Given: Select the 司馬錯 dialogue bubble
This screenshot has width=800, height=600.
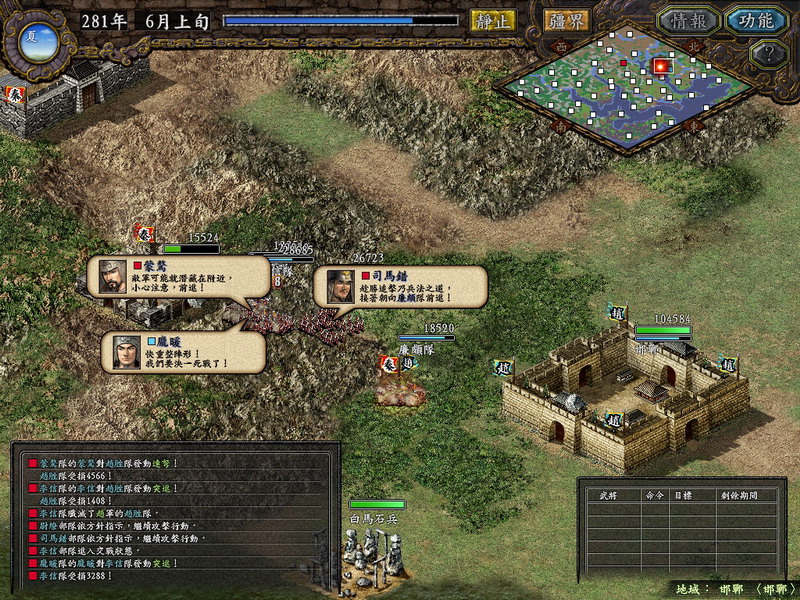Looking at the screenshot, I should 400,286.
